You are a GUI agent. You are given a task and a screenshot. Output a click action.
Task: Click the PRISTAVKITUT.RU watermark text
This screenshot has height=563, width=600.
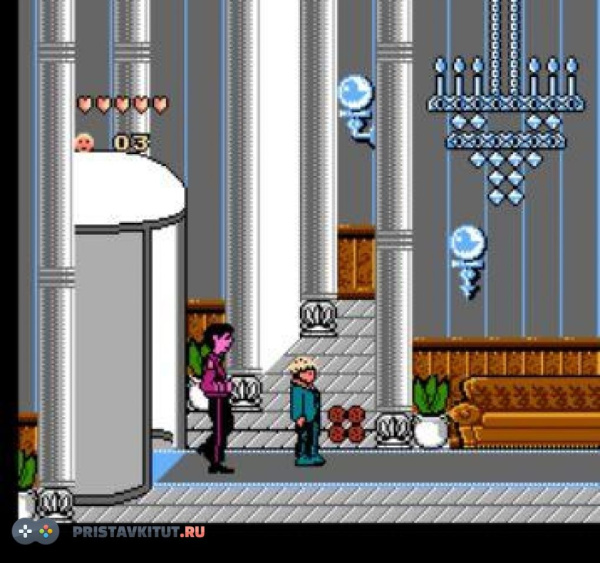click(138, 531)
